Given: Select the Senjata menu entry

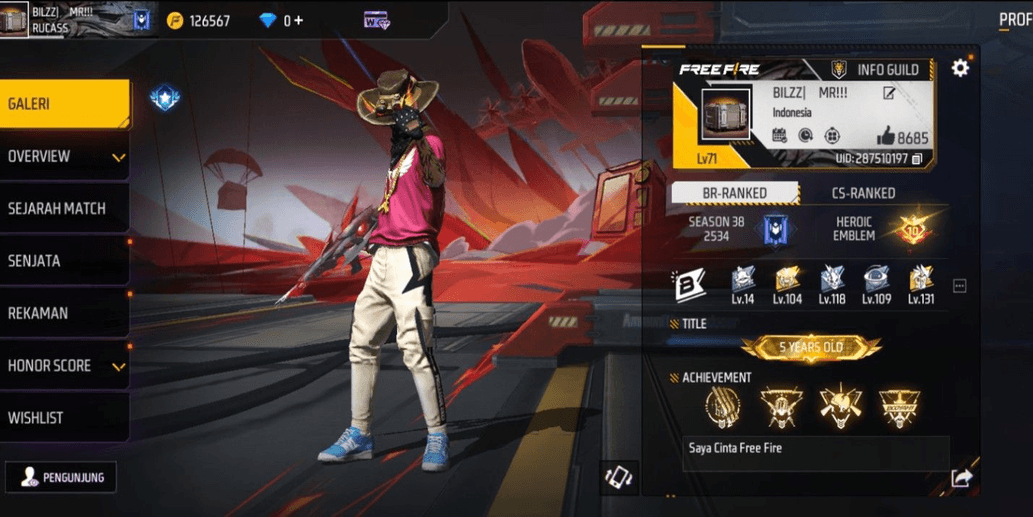Looking at the screenshot, I should tap(64, 261).
